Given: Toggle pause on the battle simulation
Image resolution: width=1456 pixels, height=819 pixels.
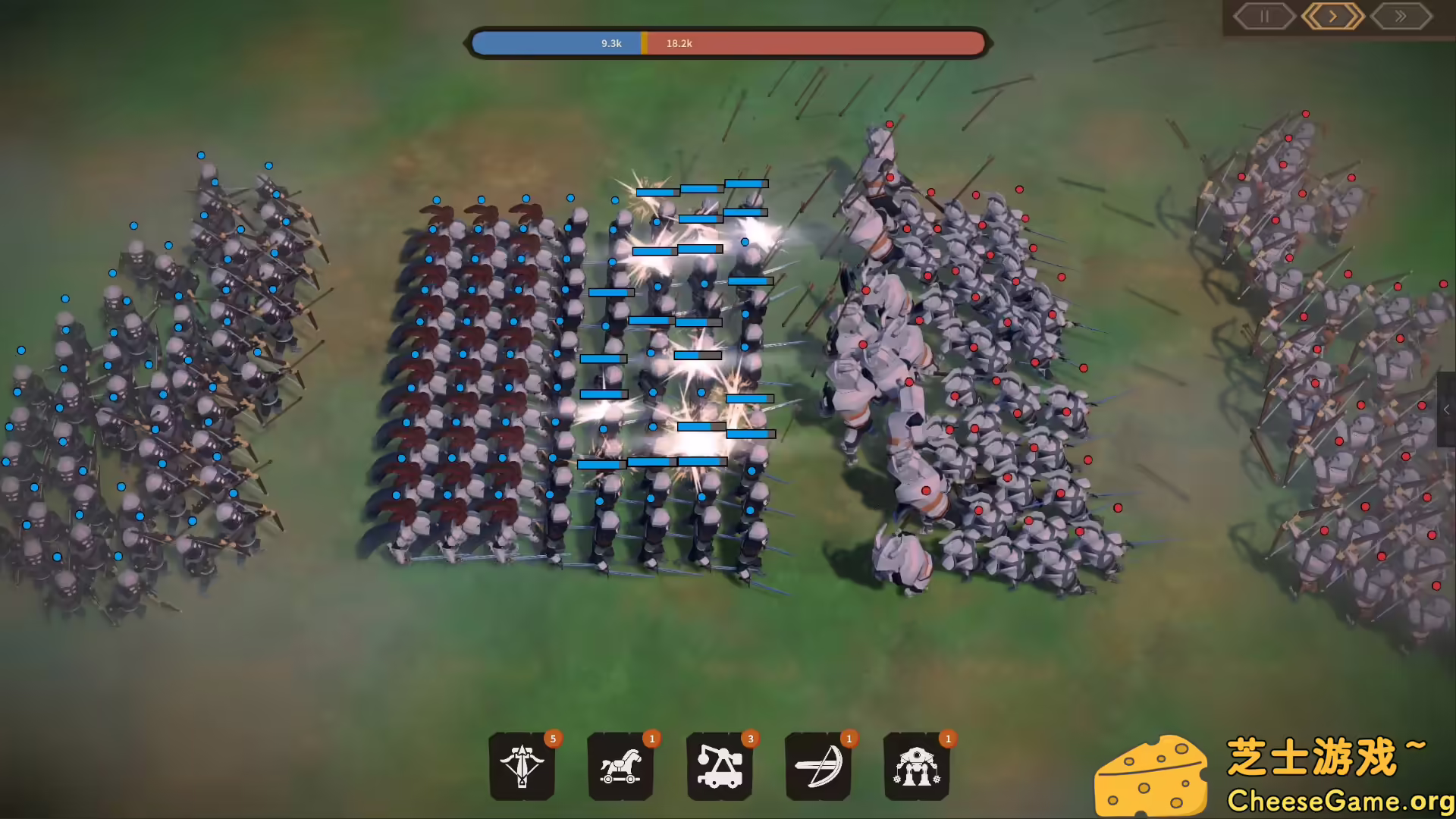Looking at the screenshot, I should [x=1263, y=16].
